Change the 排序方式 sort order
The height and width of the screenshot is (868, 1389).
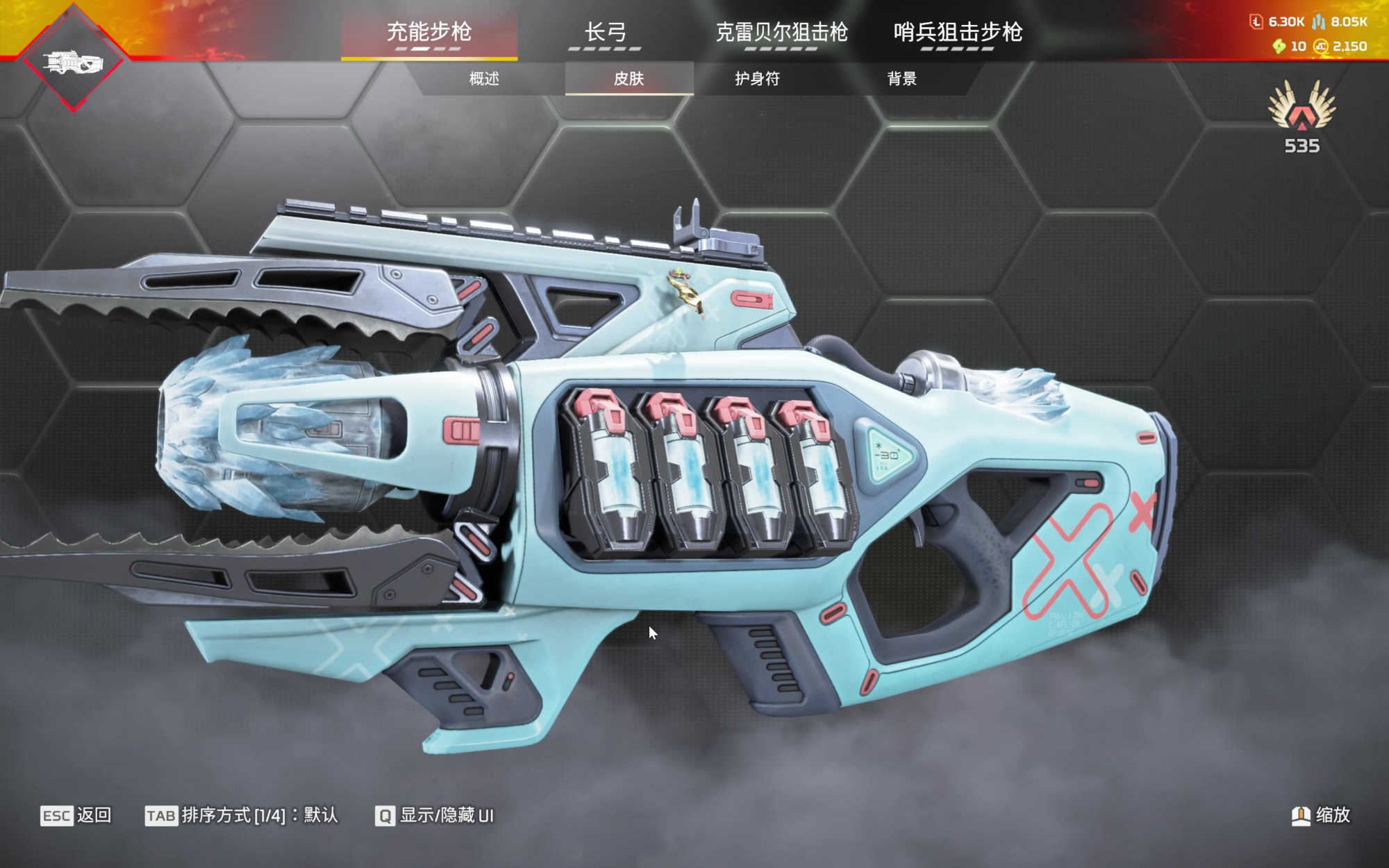242,815
